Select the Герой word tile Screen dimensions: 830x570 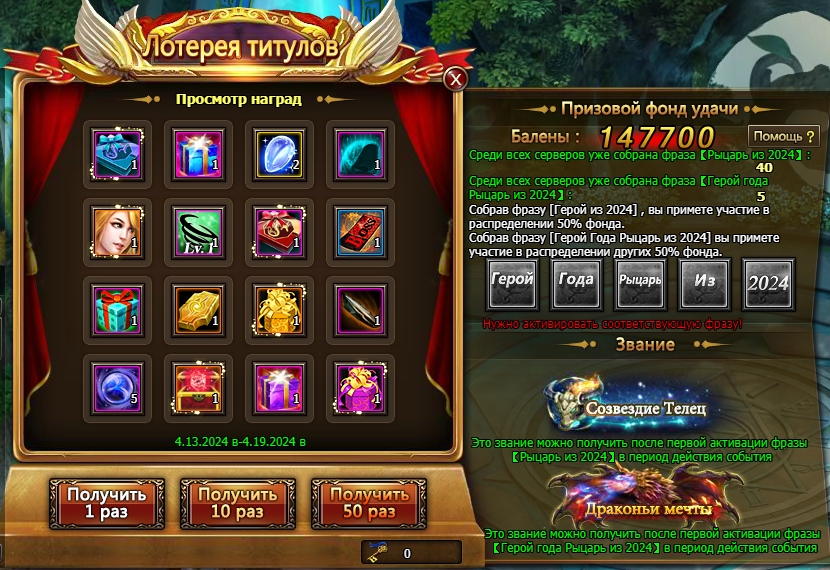coord(511,283)
